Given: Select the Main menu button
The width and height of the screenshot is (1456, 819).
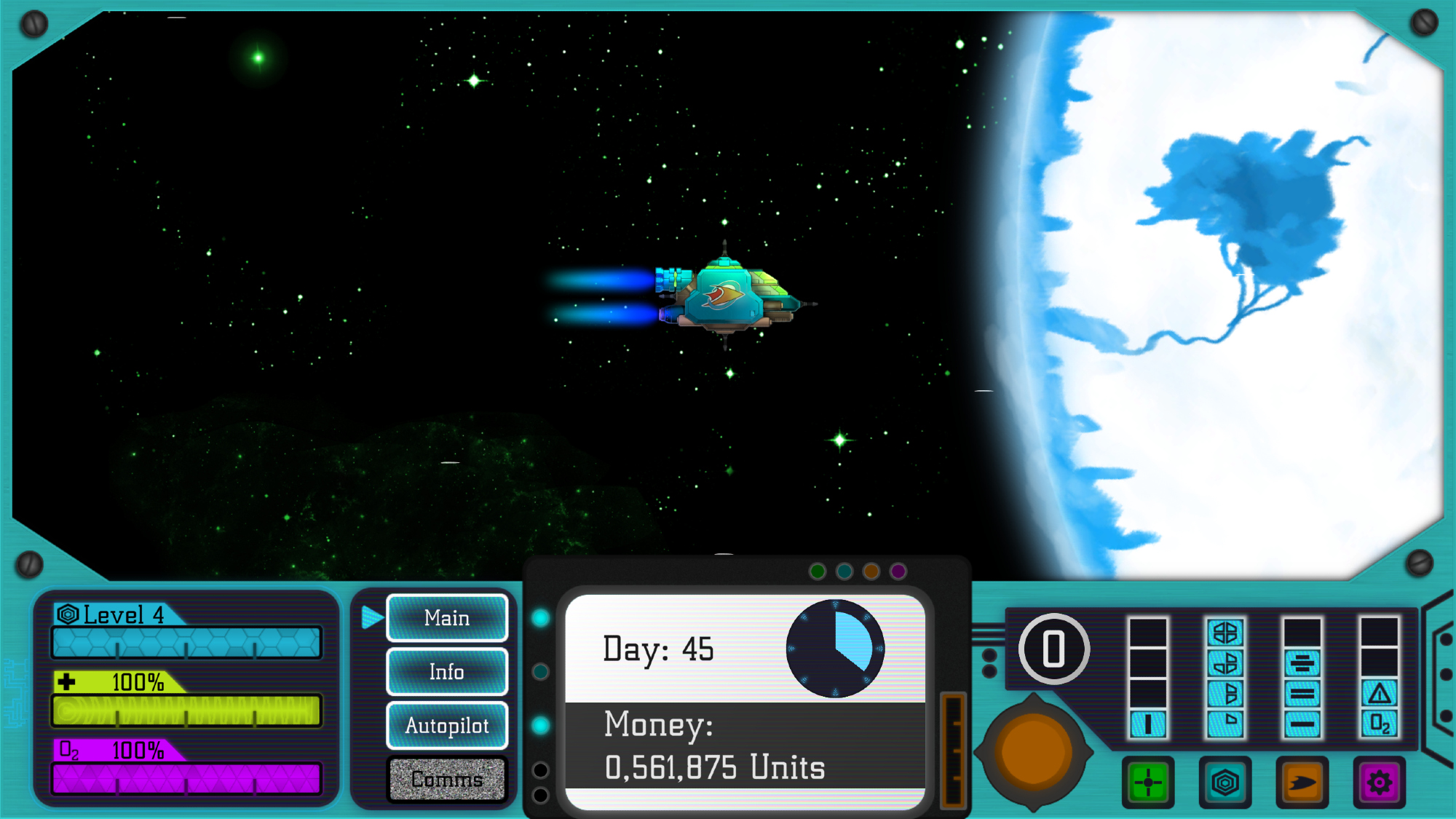Looking at the screenshot, I should pyautogui.click(x=447, y=618).
